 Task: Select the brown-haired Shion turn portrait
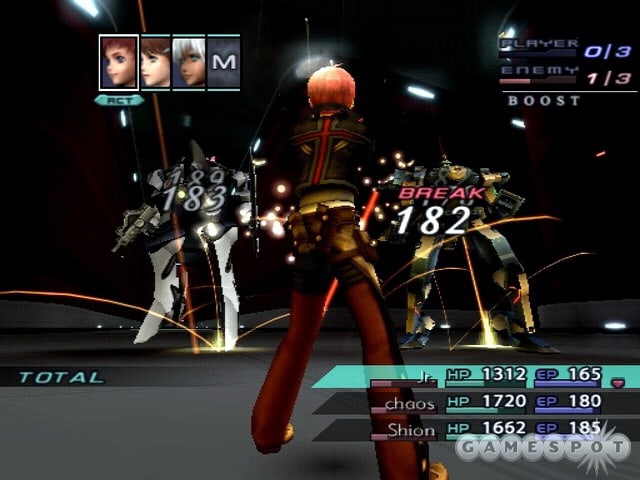coord(155,63)
